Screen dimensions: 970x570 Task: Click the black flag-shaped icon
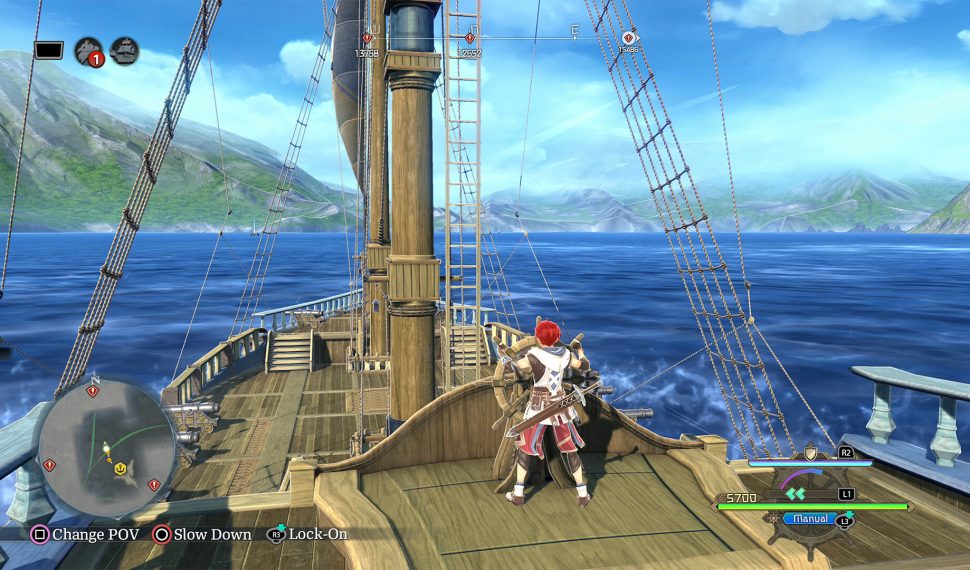pos(49,50)
